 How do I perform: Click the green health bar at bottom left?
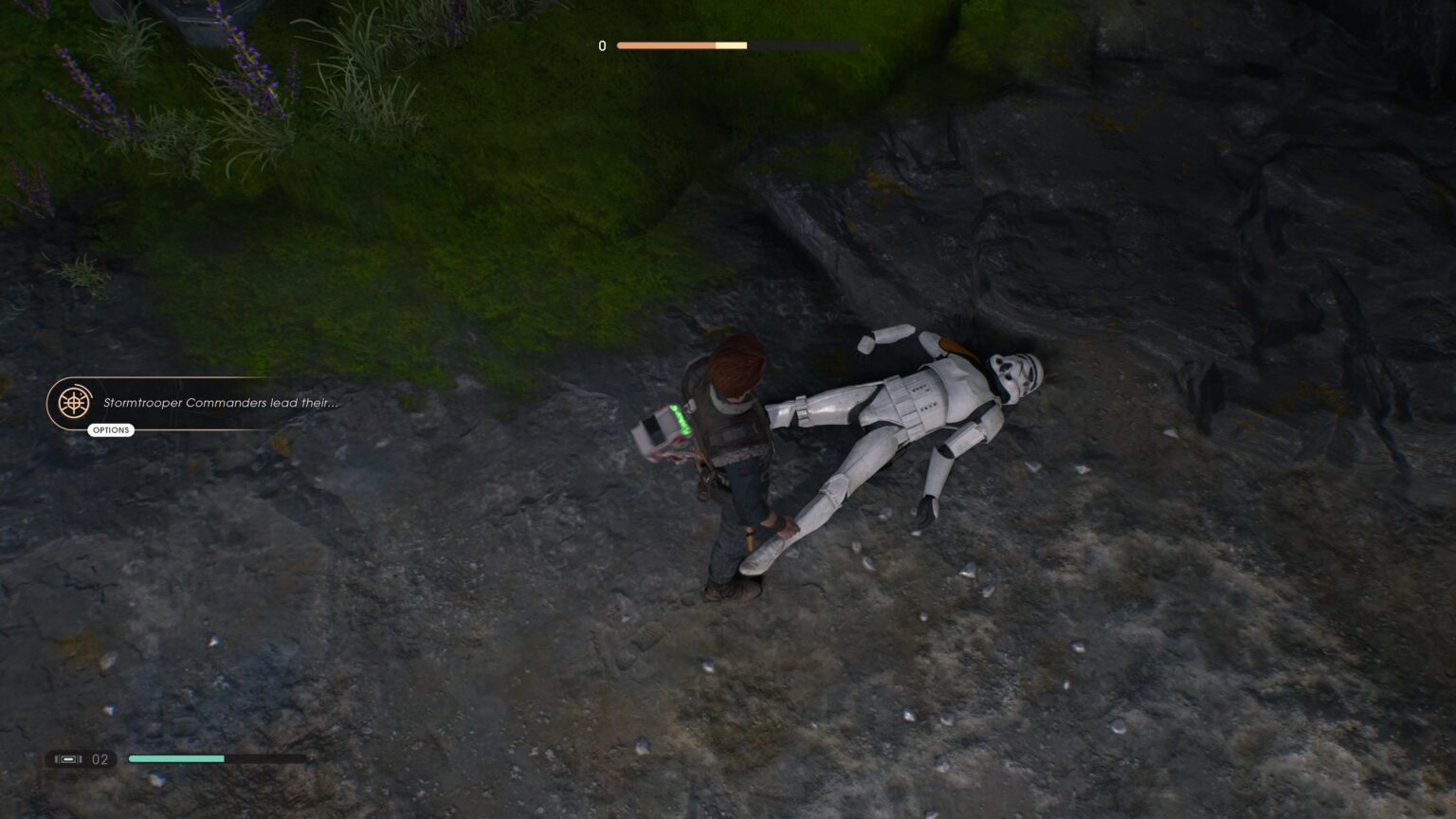click(x=175, y=758)
